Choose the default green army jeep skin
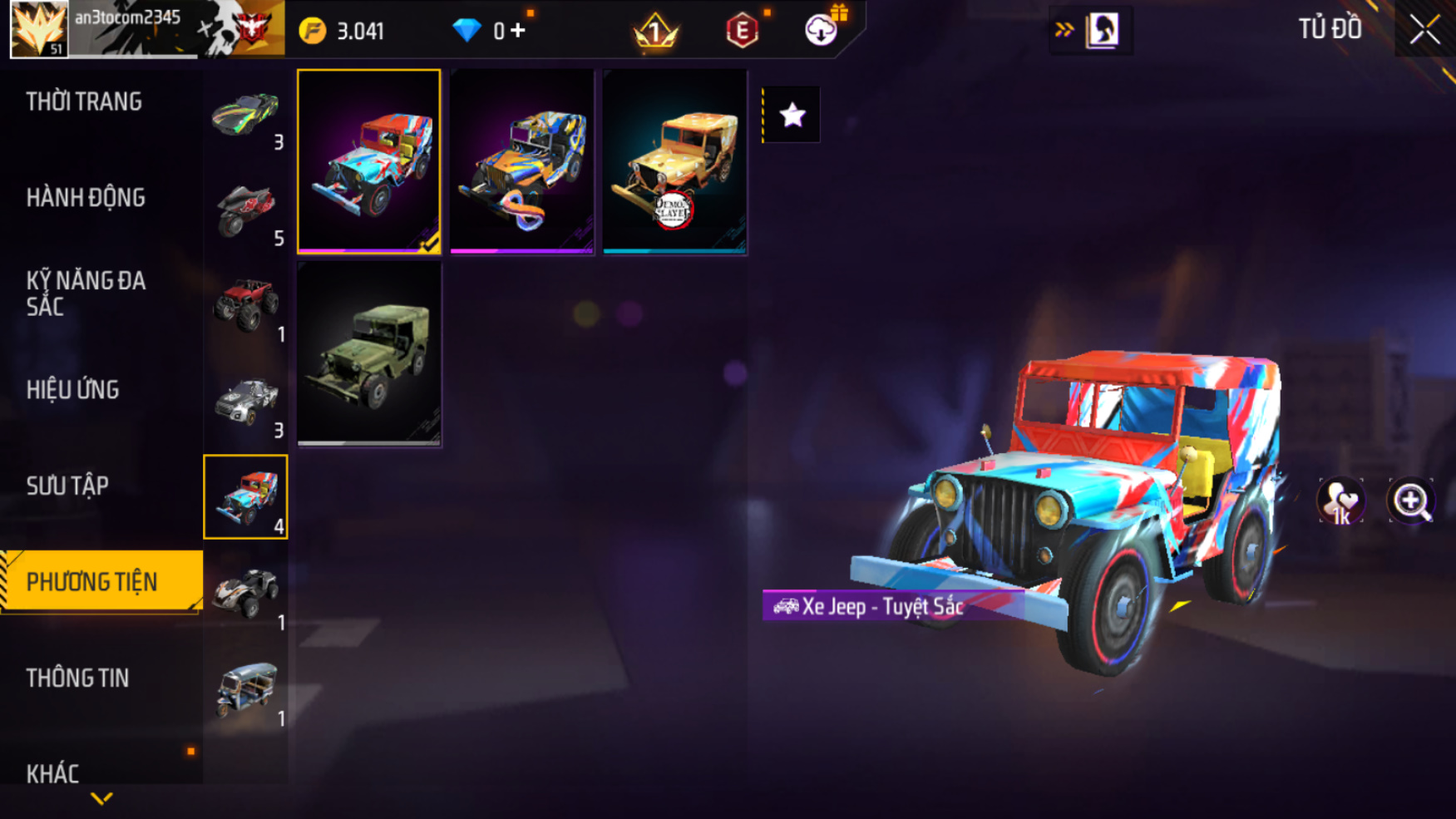Viewport: 1456px width, 819px height. click(x=369, y=355)
